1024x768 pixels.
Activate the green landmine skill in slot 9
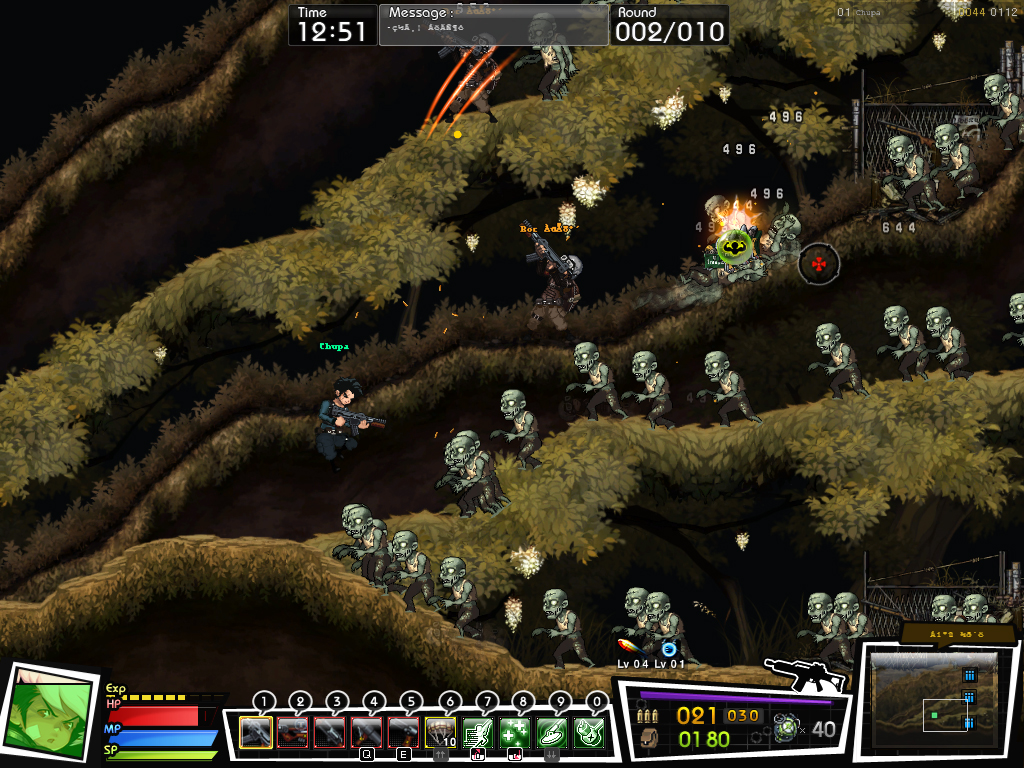tap(551, 732)
